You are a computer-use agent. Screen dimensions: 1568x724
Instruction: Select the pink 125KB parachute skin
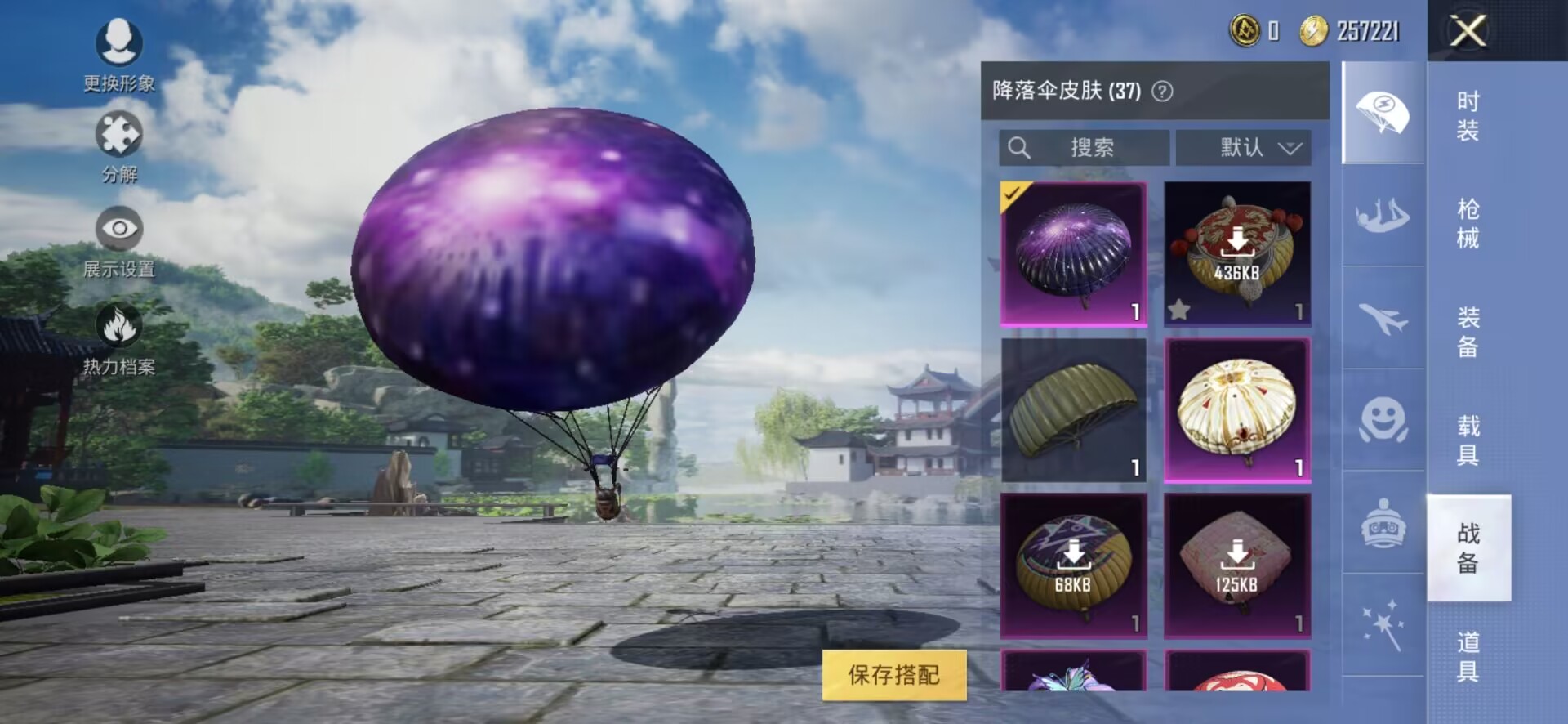tap(1236, 565)
